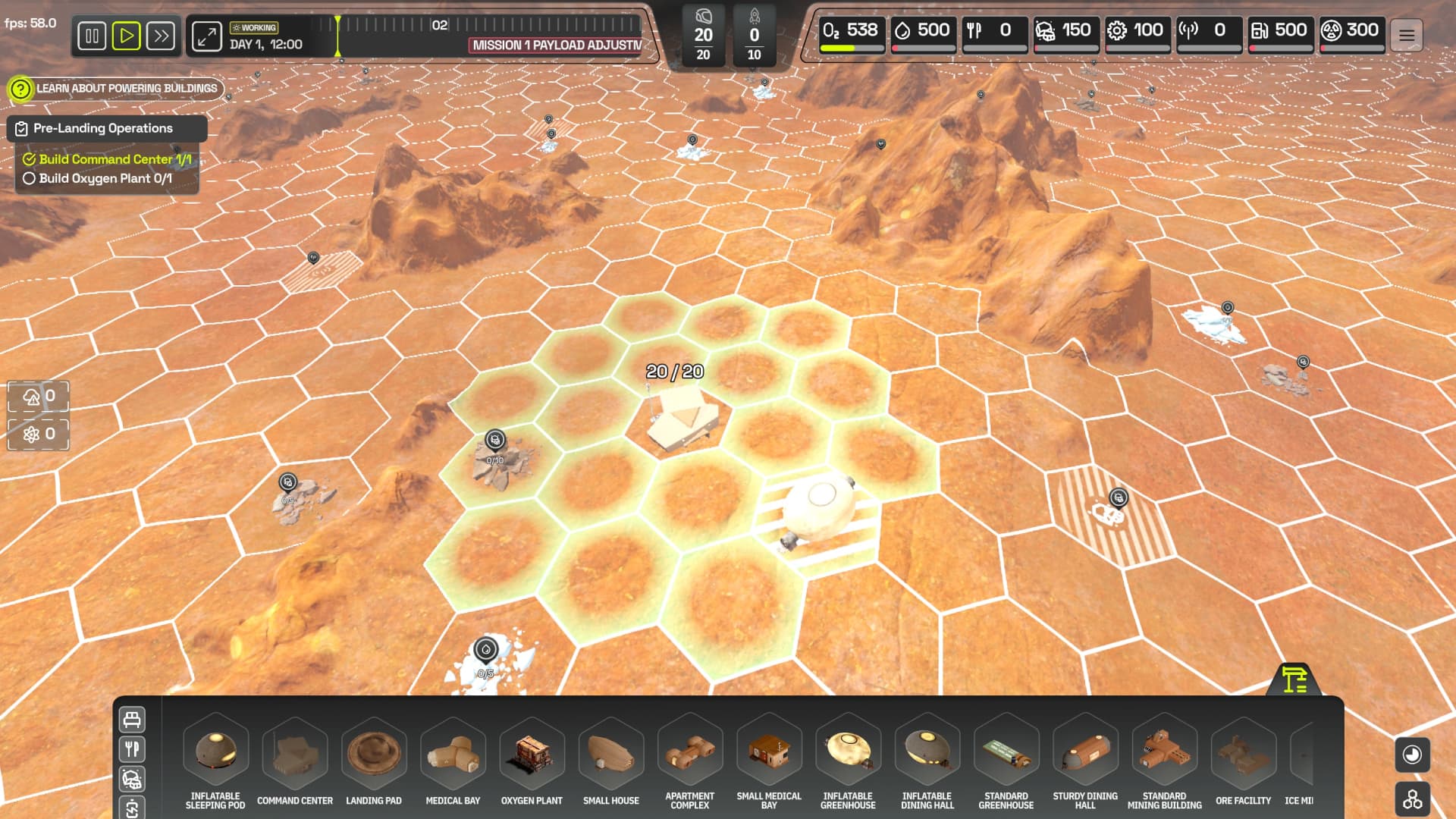This screenshot has height=819, width=1456.
Task: Click the completed Build Command Center checkmark
Action: (x=30, y=159)
